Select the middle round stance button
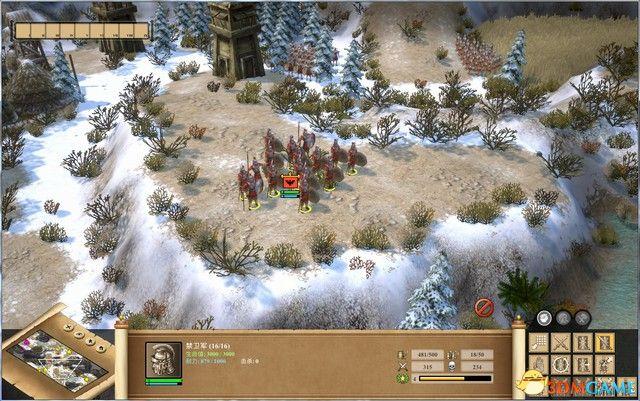Screen dimensions: 640x401 click(x=563, y=318)
